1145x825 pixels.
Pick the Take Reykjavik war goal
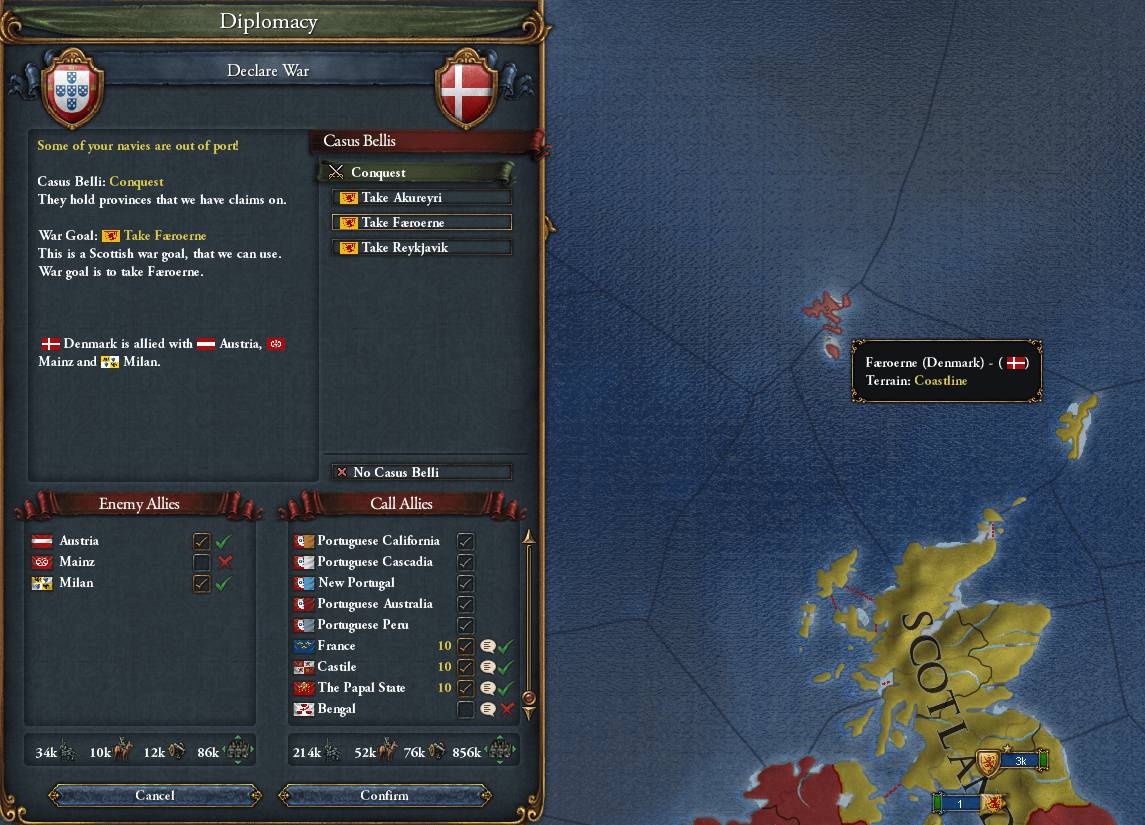[422, 248]
